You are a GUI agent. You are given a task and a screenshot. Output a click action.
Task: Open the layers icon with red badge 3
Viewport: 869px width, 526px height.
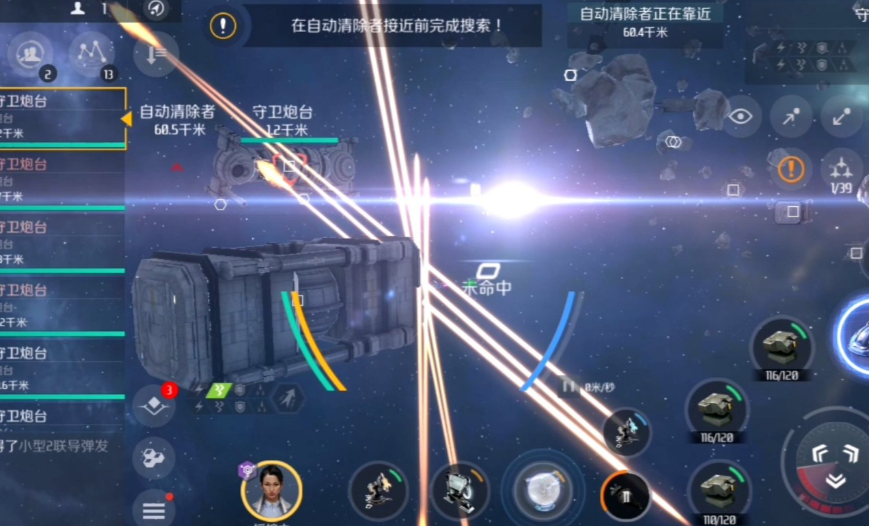(153, 404)
